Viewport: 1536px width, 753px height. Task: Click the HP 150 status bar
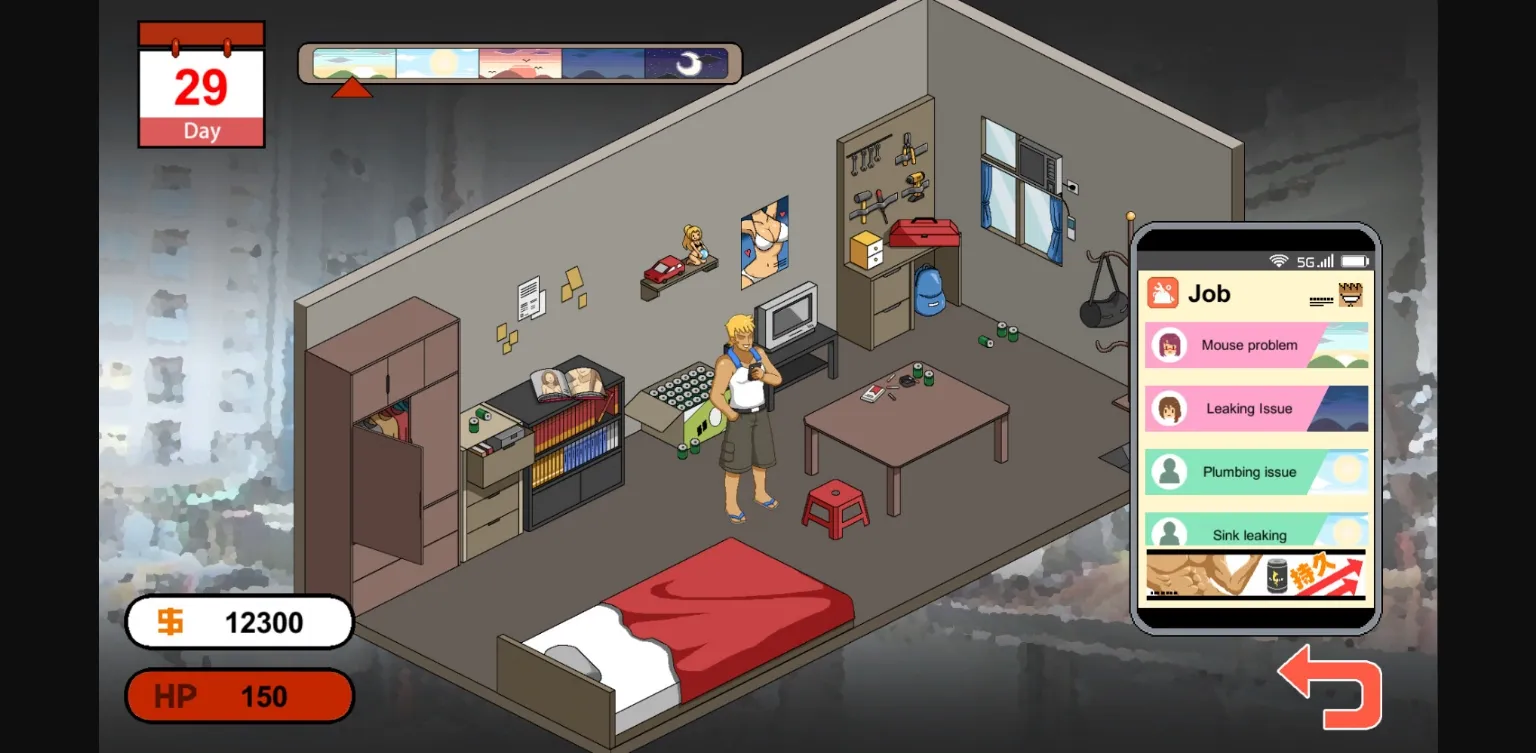(239, 696)
